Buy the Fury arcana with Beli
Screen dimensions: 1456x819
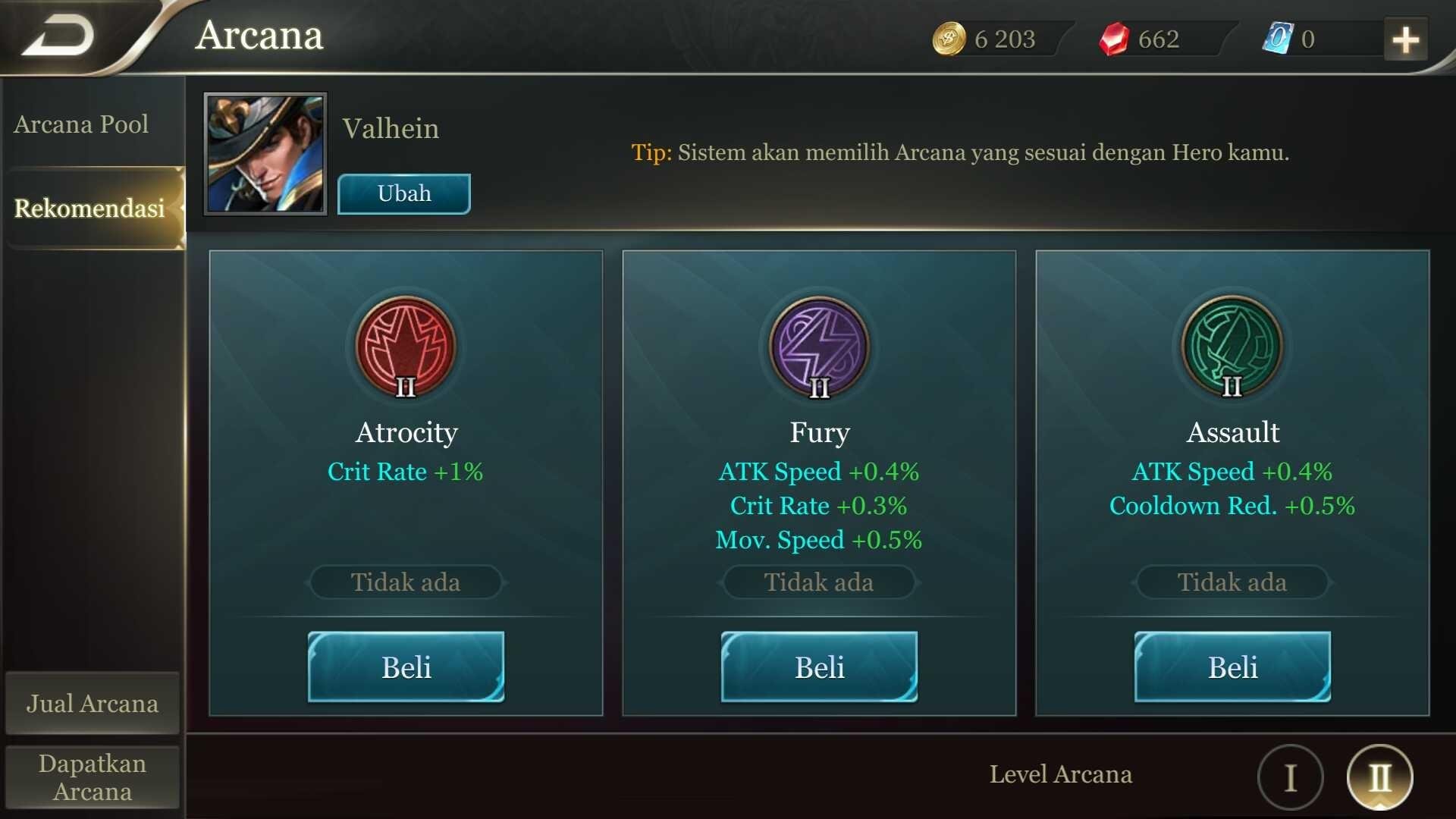(819, 667)
